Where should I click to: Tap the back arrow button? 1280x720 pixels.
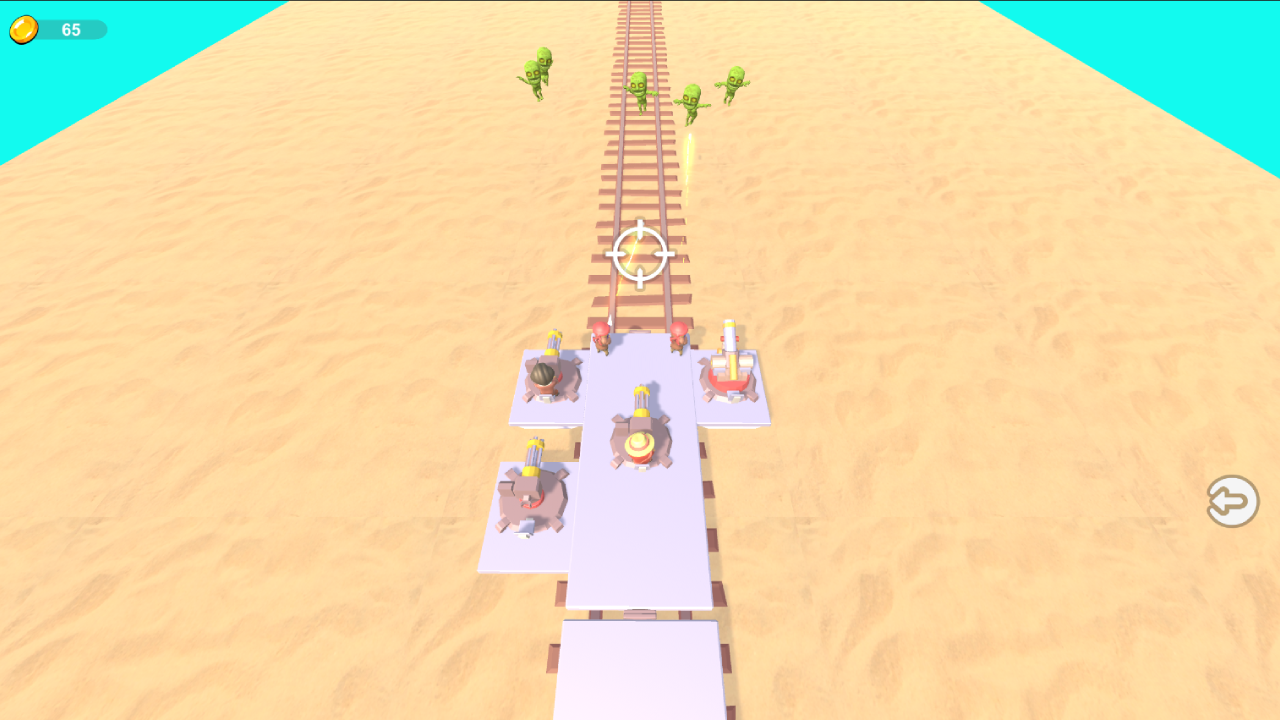click(1232, 500)
